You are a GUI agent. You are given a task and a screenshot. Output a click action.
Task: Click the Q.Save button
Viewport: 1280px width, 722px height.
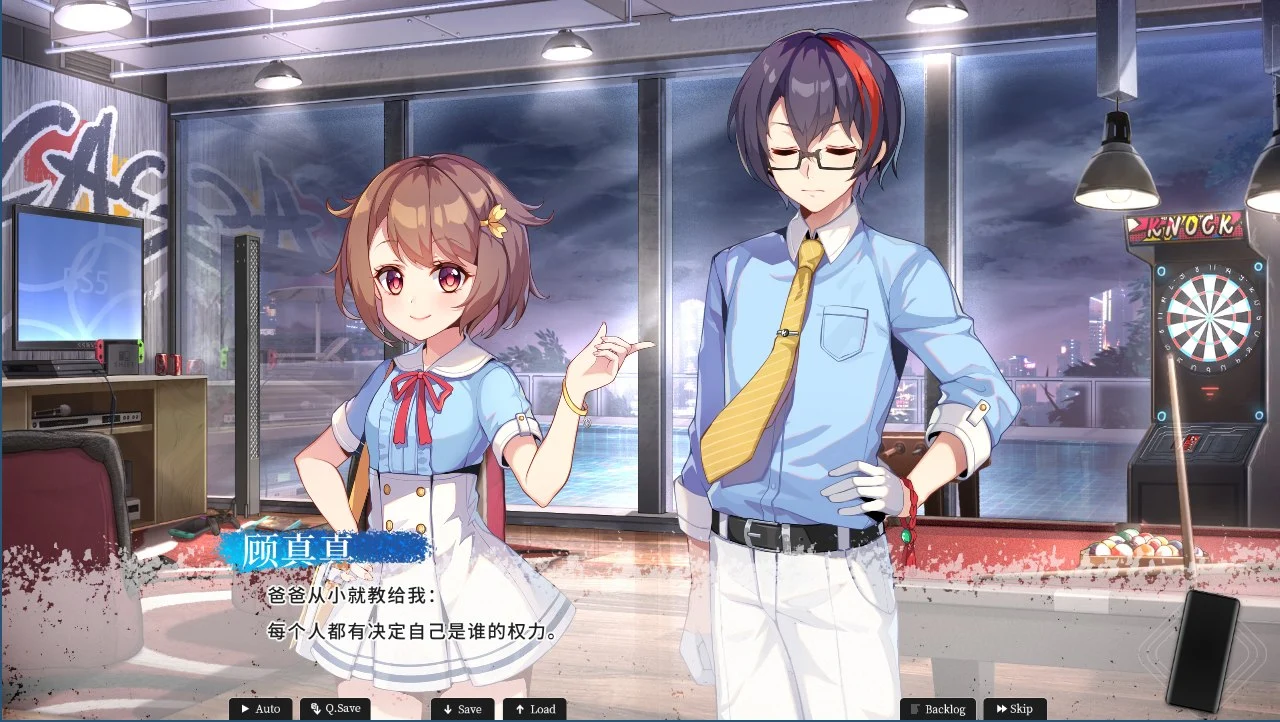[335, 709]
